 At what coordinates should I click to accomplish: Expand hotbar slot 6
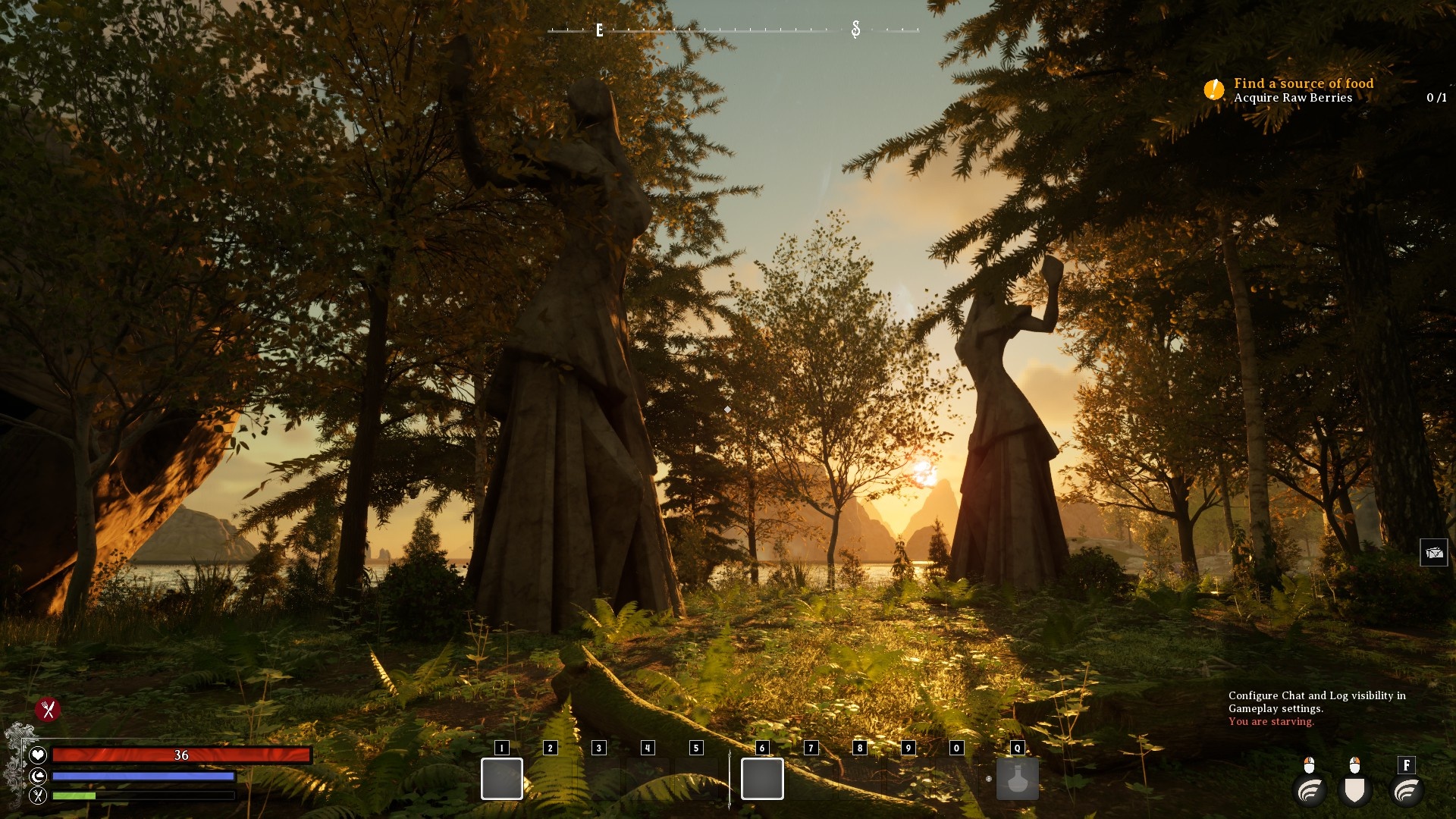point(761,779)
